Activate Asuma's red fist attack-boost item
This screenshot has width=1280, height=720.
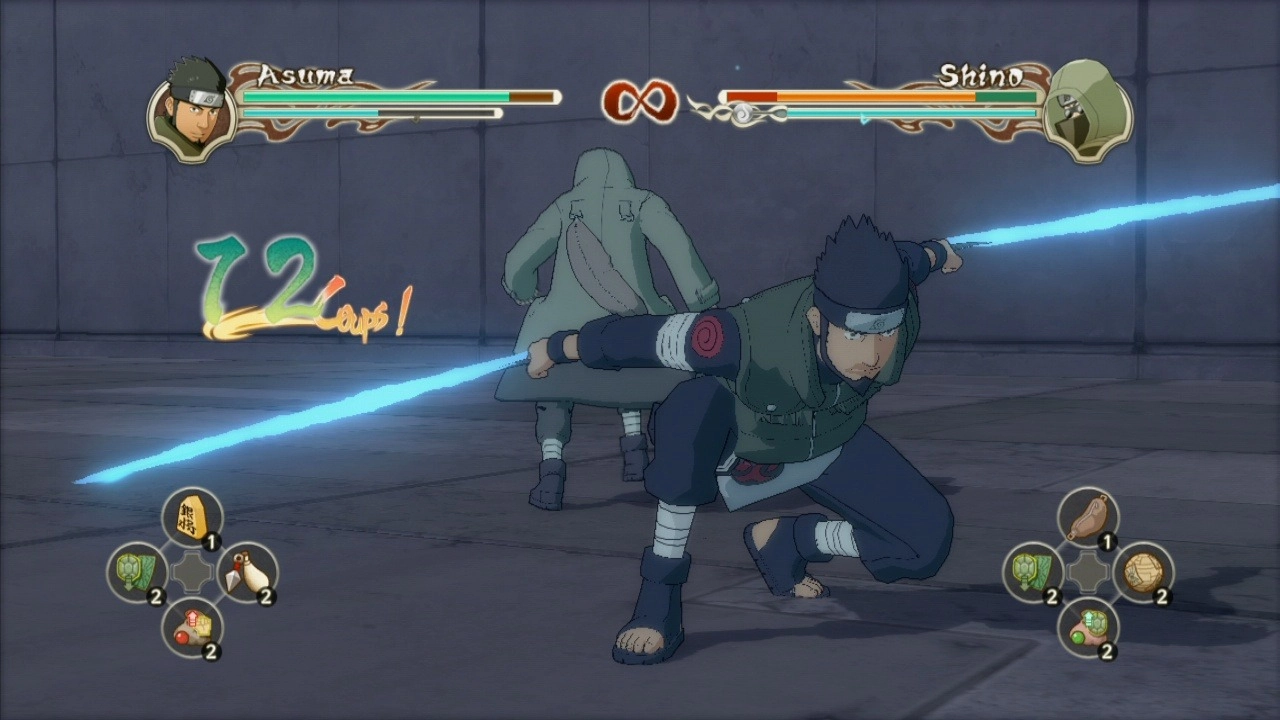click(x=191, y=627)
